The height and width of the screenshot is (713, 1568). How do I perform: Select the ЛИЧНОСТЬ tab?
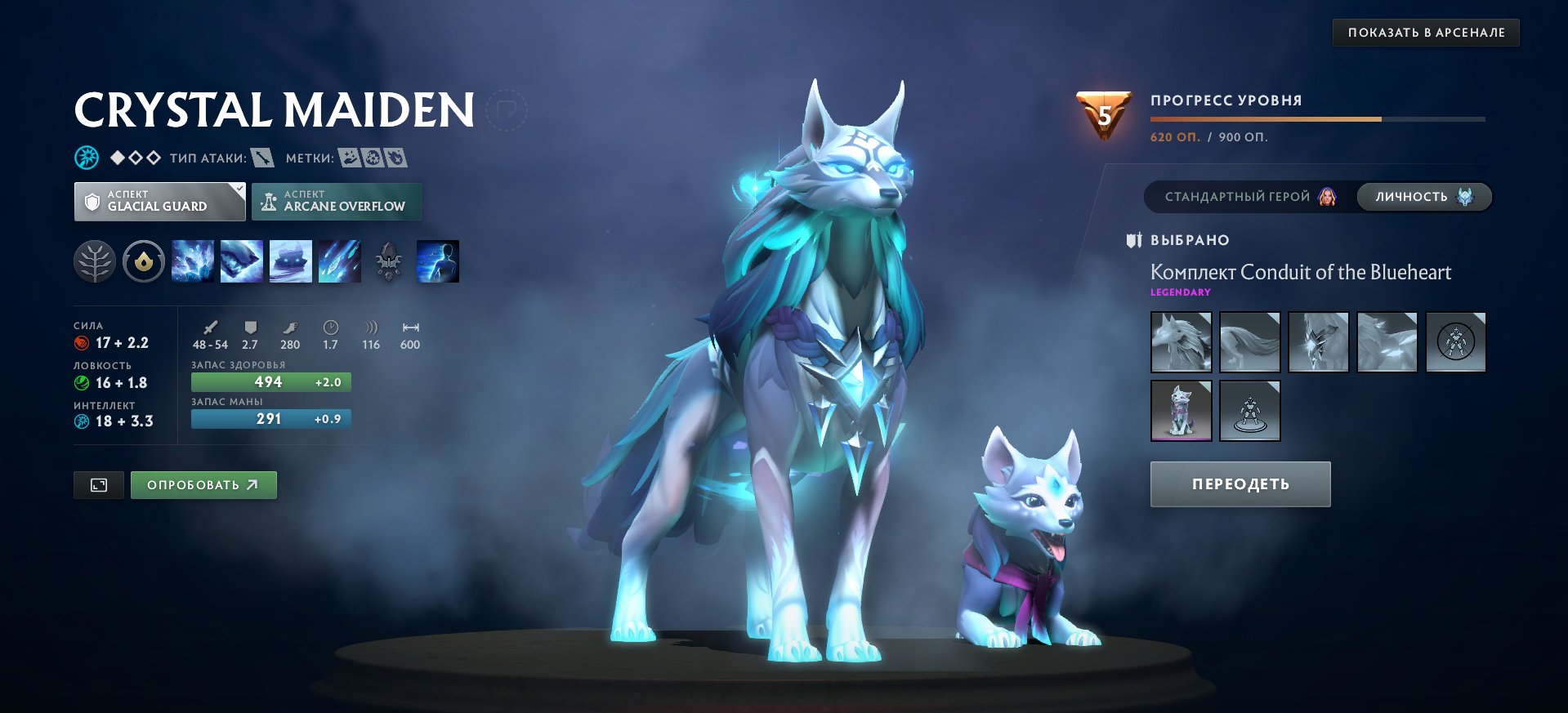[x=1423, y=197]
